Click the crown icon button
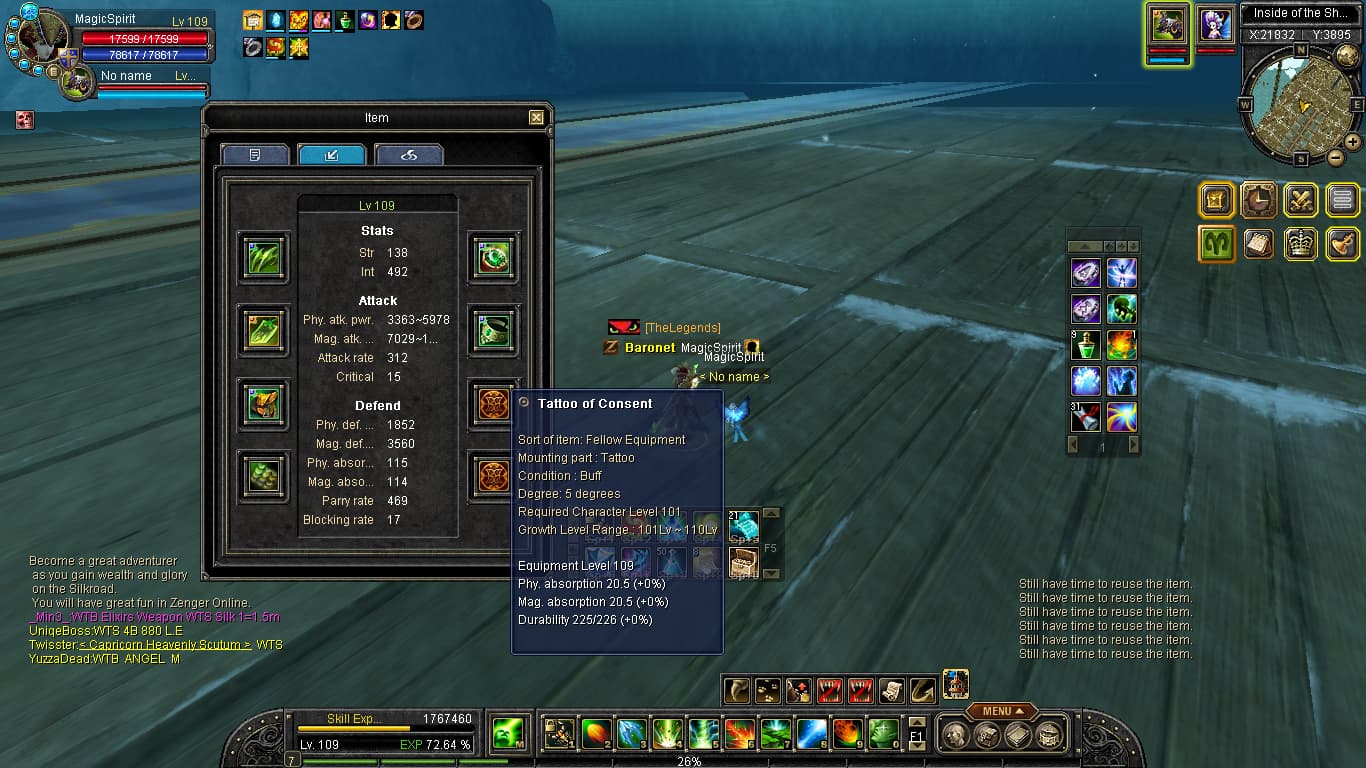 pyautogui.click(x=1301, y=244)
